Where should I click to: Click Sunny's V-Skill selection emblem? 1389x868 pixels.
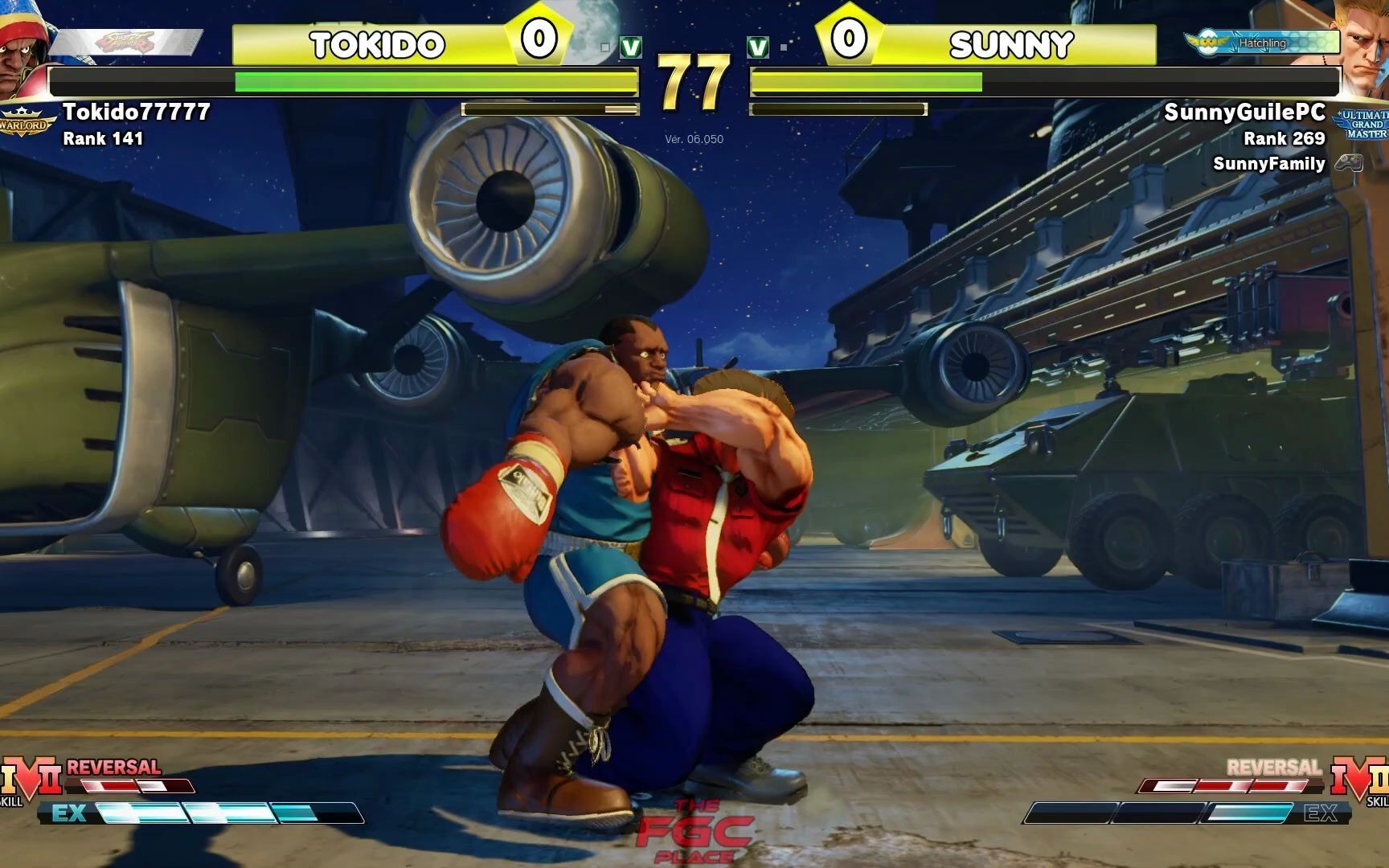pyautogui.click(x=1359, y=778)
